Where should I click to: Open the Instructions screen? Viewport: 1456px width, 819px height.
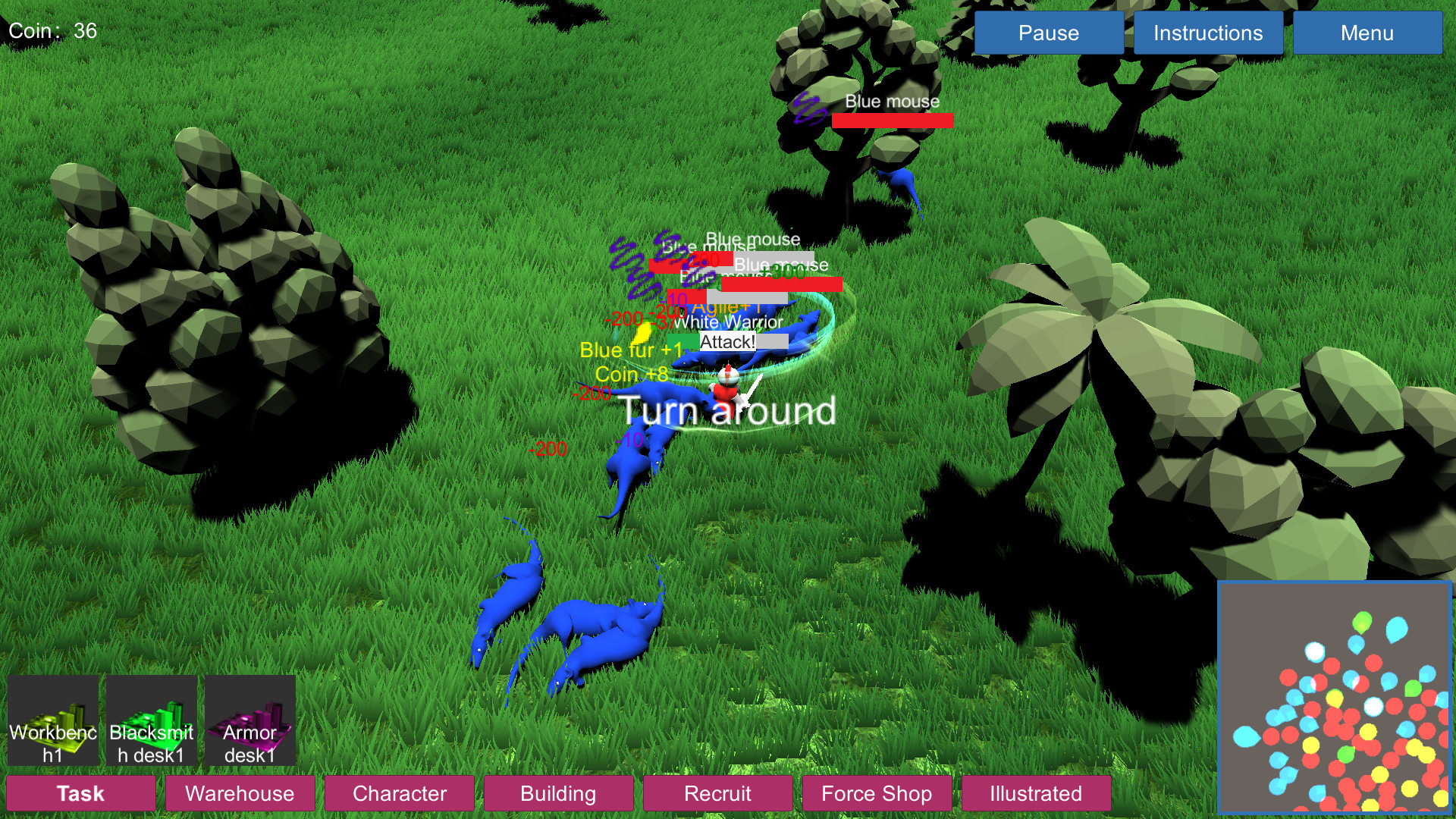click(x=1207, y=33)
